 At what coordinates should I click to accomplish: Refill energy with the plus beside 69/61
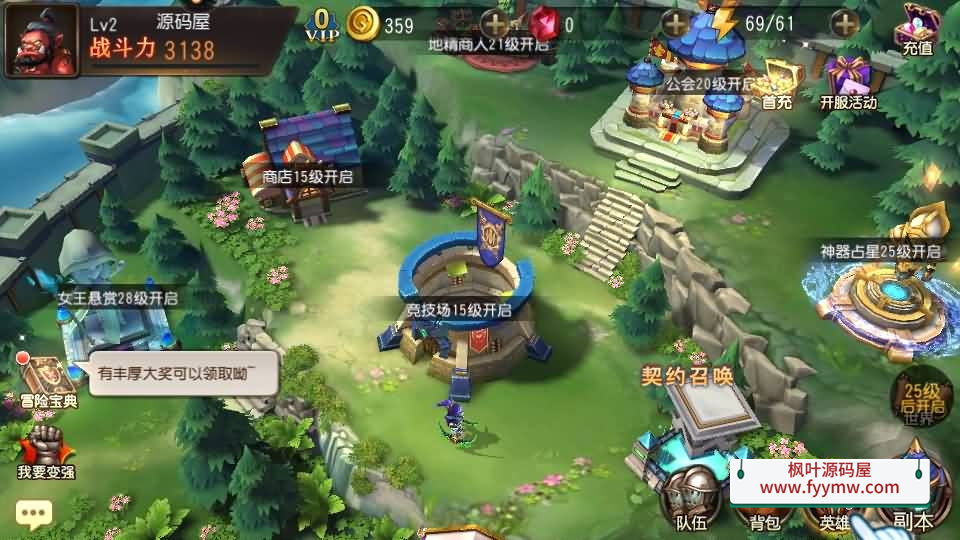(845, 24)
